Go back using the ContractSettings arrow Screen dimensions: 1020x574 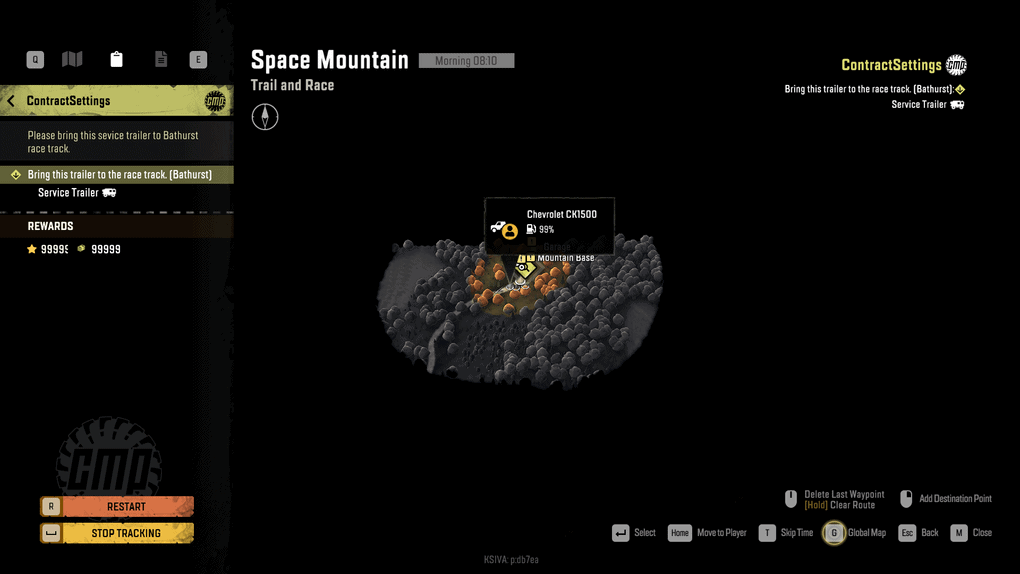click(x=12, y=101)
